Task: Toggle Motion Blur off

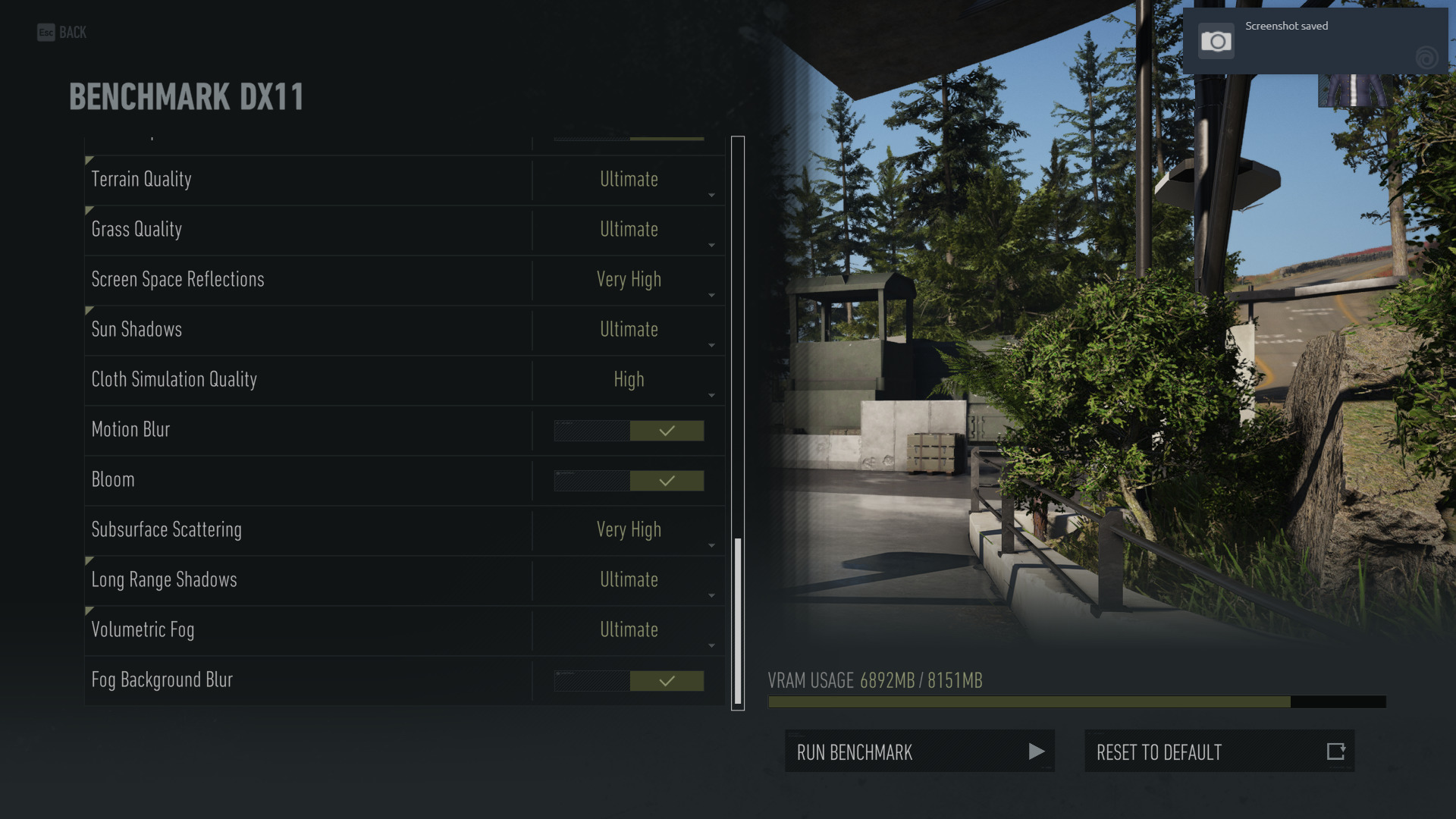Action: point(629,431)
